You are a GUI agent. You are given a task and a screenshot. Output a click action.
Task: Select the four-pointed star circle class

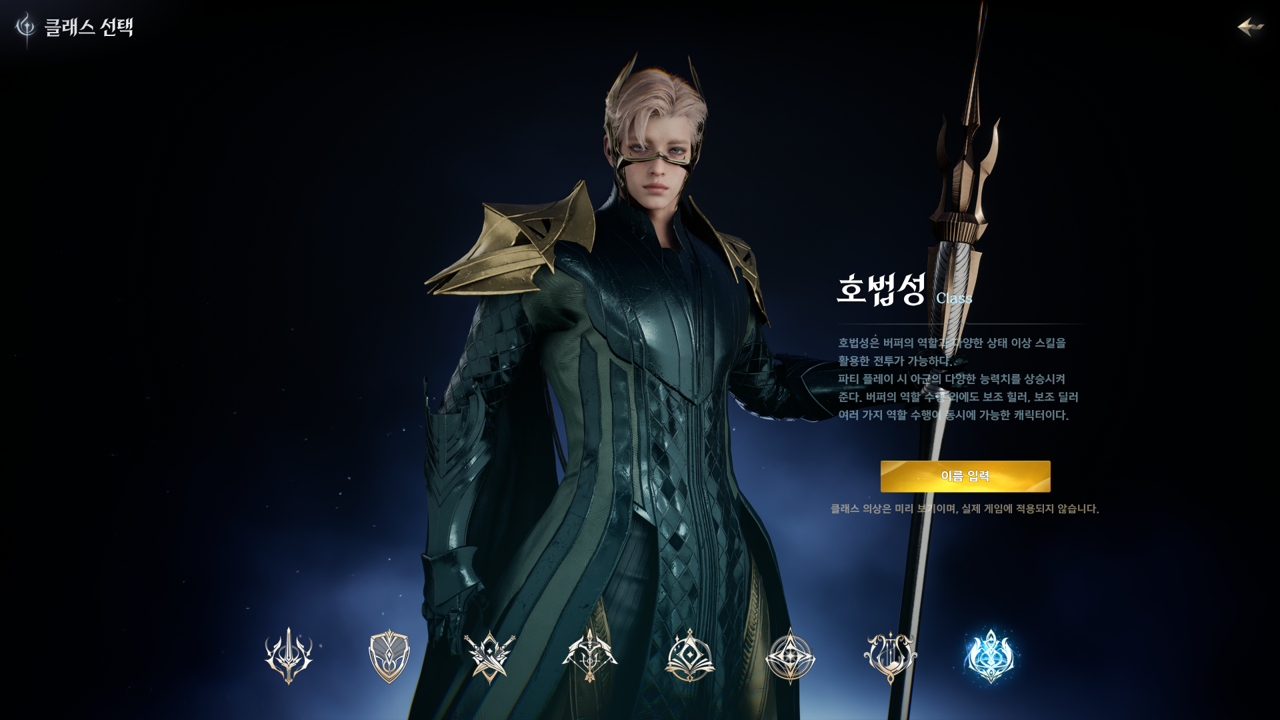[x=790, y=656]
